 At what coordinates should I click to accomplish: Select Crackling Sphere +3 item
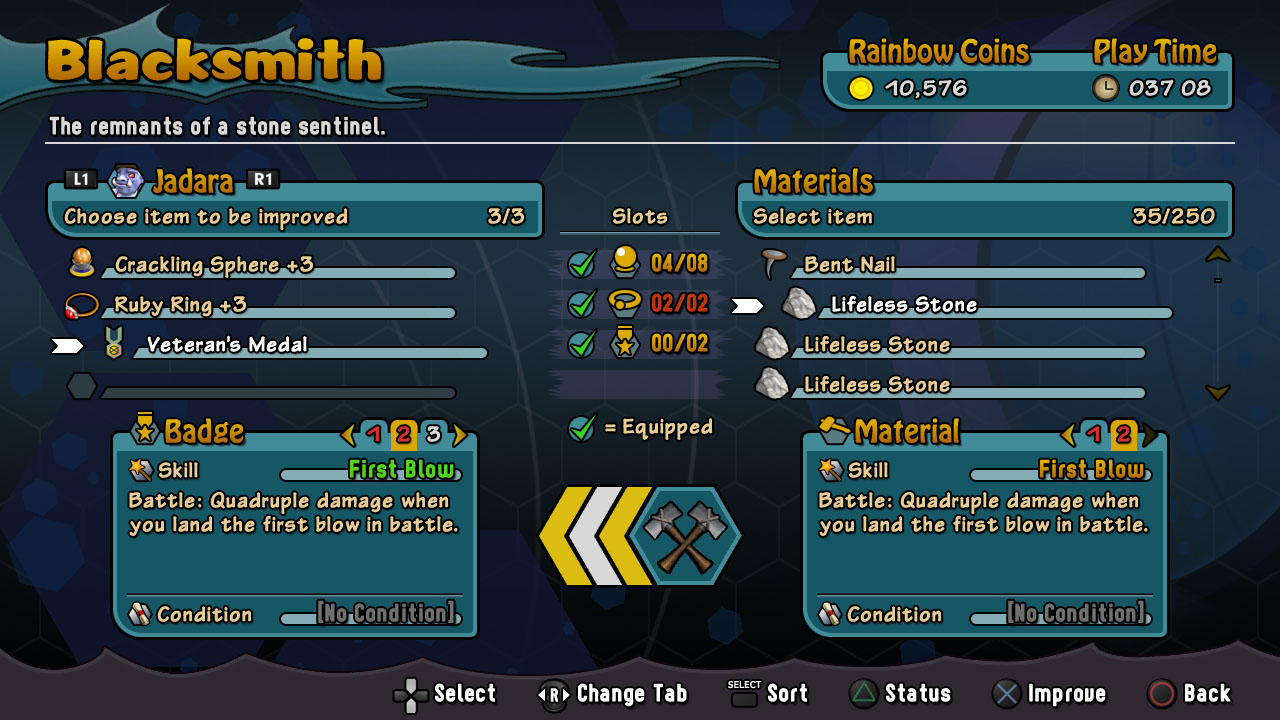coord(213,265)
